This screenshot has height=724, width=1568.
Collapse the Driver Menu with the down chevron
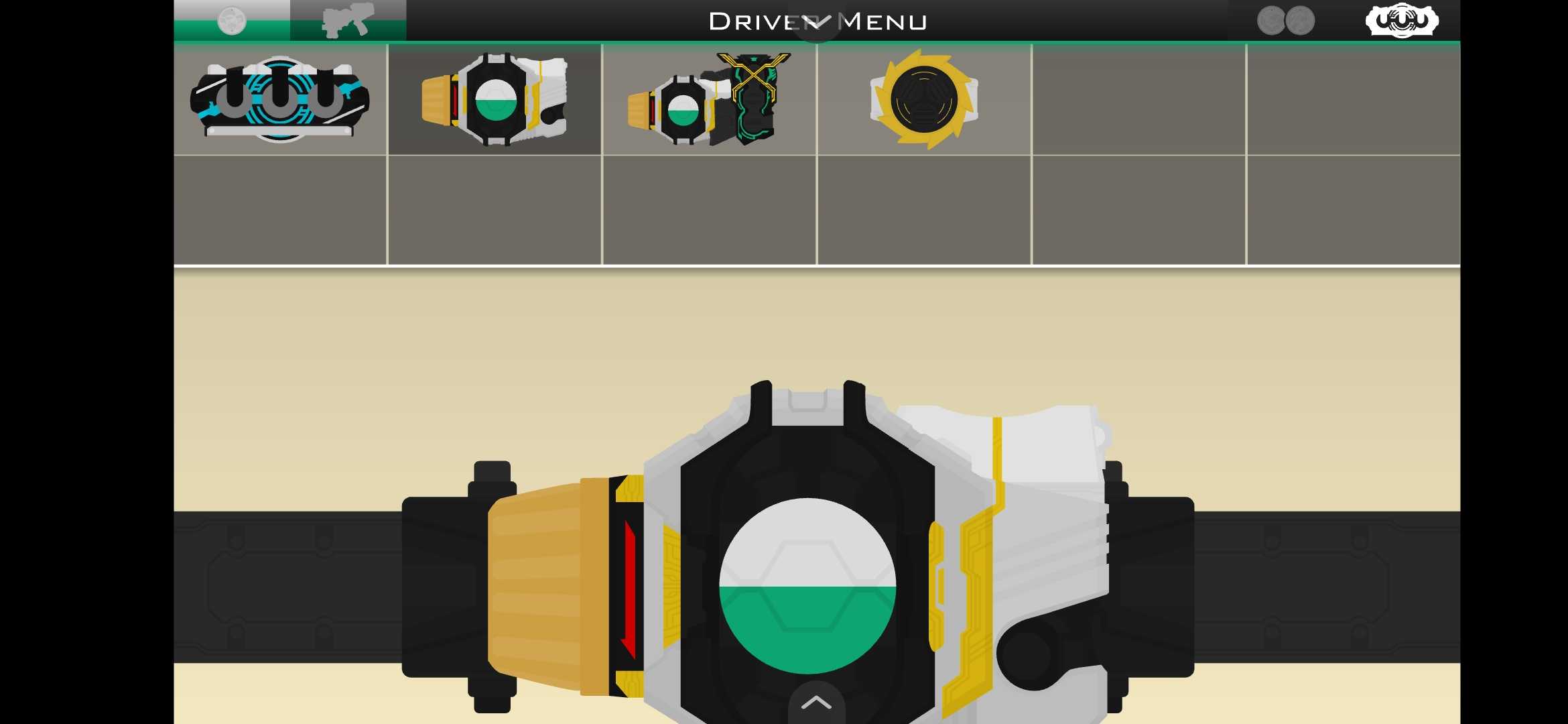pos(816,23)
